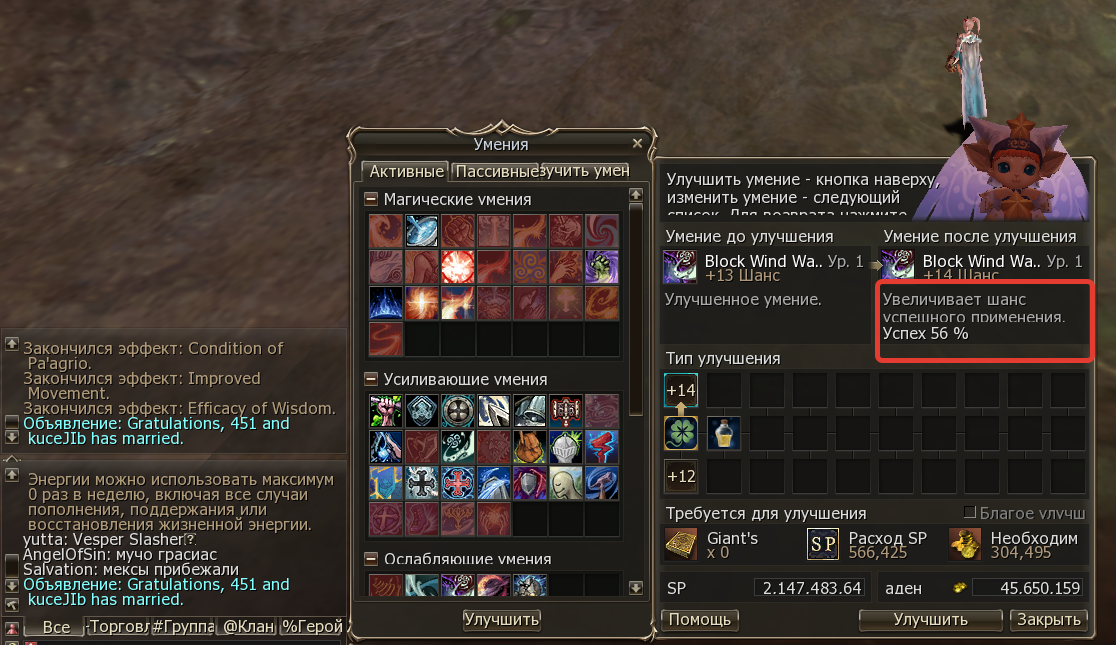
Task: Select the Все chat tab
Action: 56,628
